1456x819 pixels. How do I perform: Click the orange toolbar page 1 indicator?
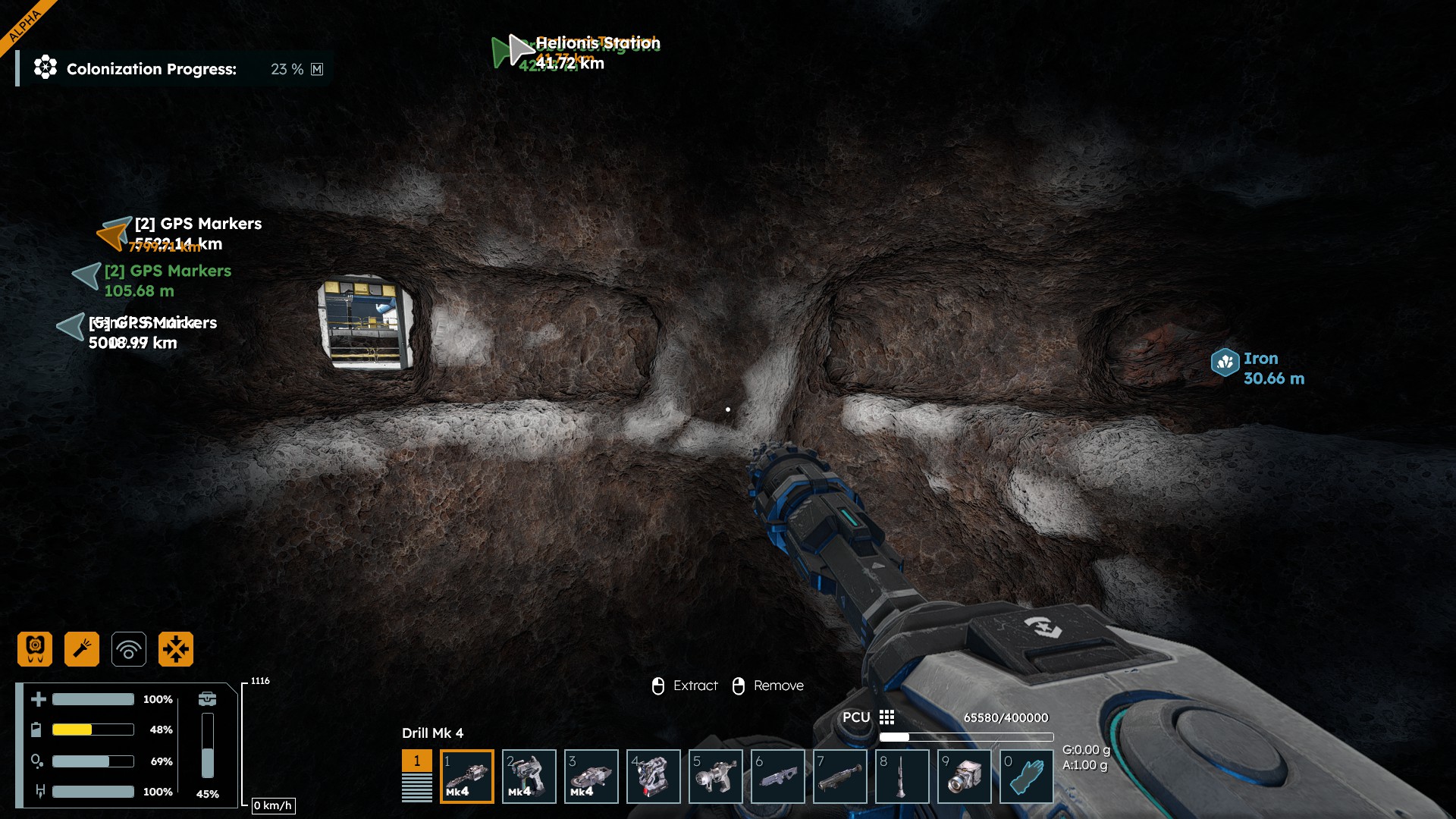coord(416,761)
